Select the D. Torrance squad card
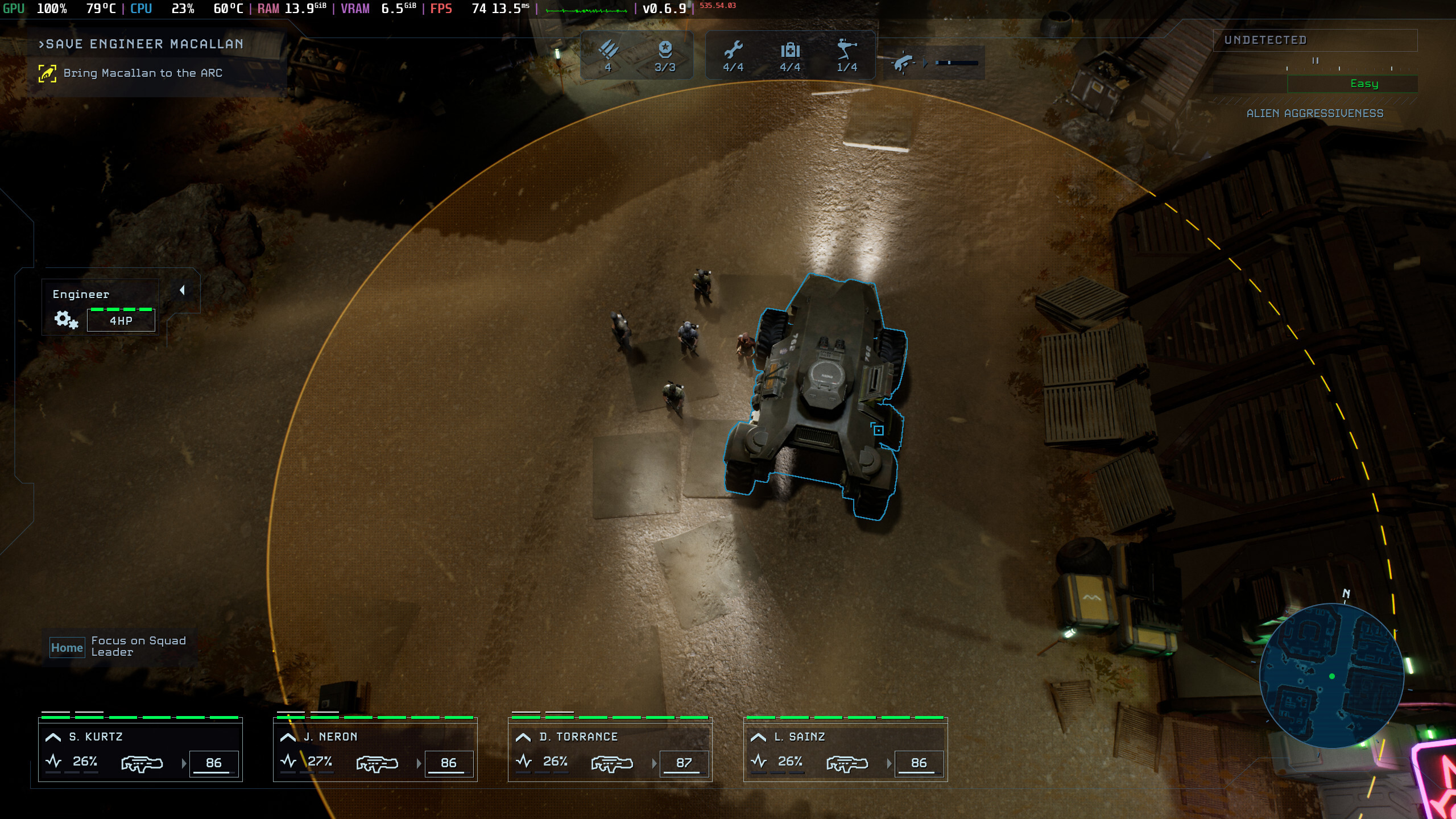 point(610,748)
